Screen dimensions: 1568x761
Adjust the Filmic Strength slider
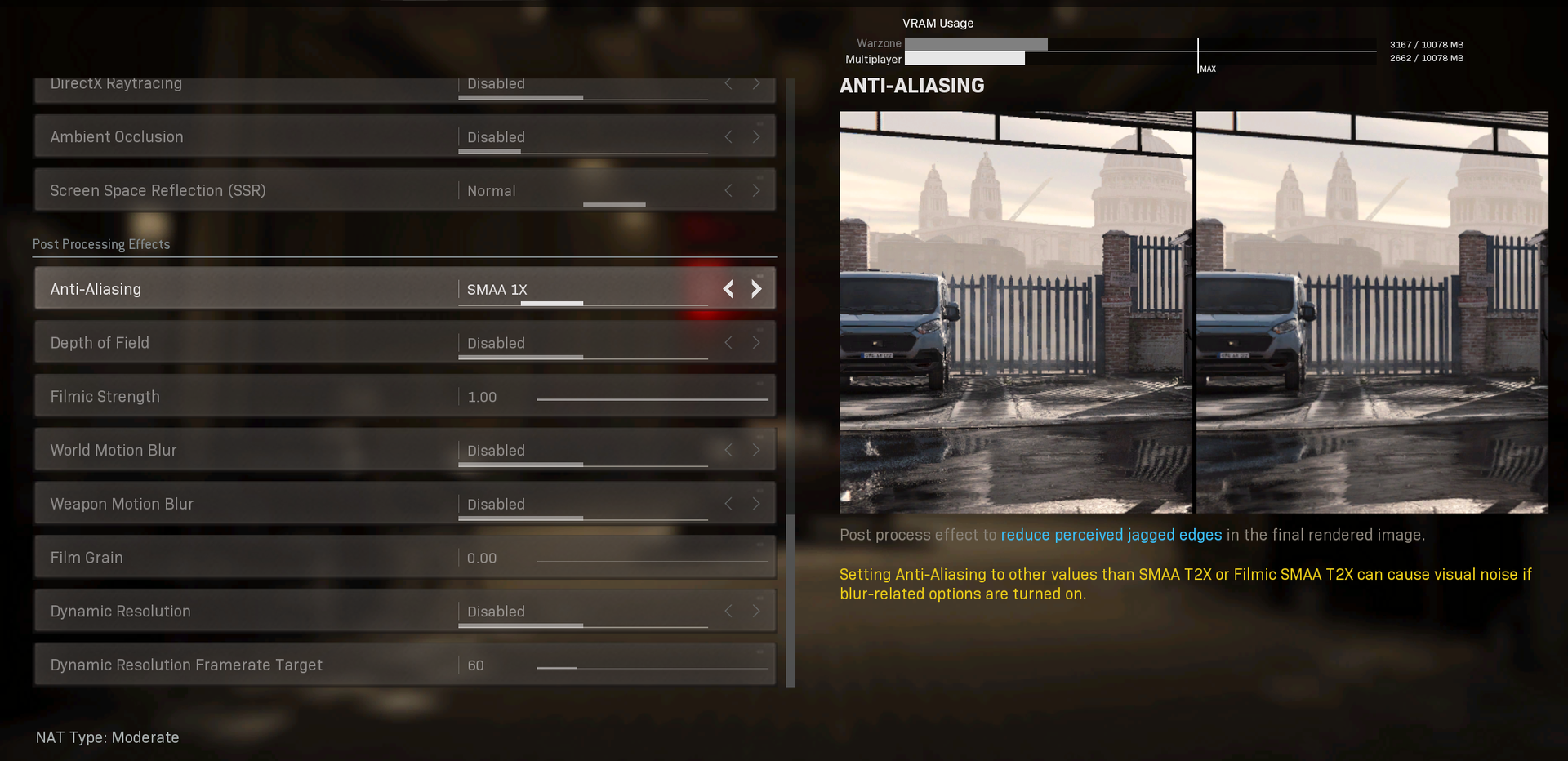pos(652,399)
